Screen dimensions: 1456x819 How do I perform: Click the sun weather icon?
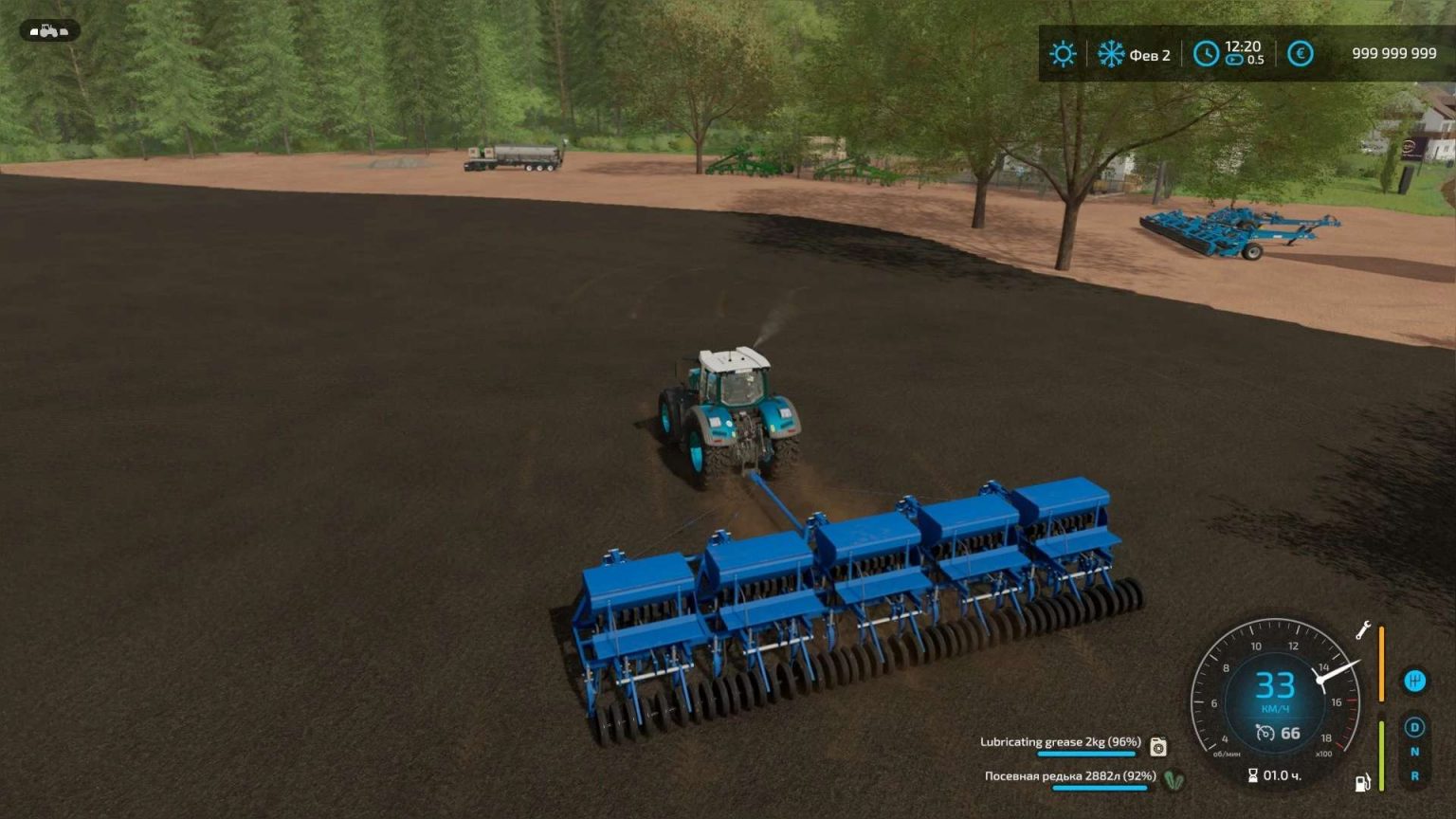pyautogui.click(x=1063, y=54)
